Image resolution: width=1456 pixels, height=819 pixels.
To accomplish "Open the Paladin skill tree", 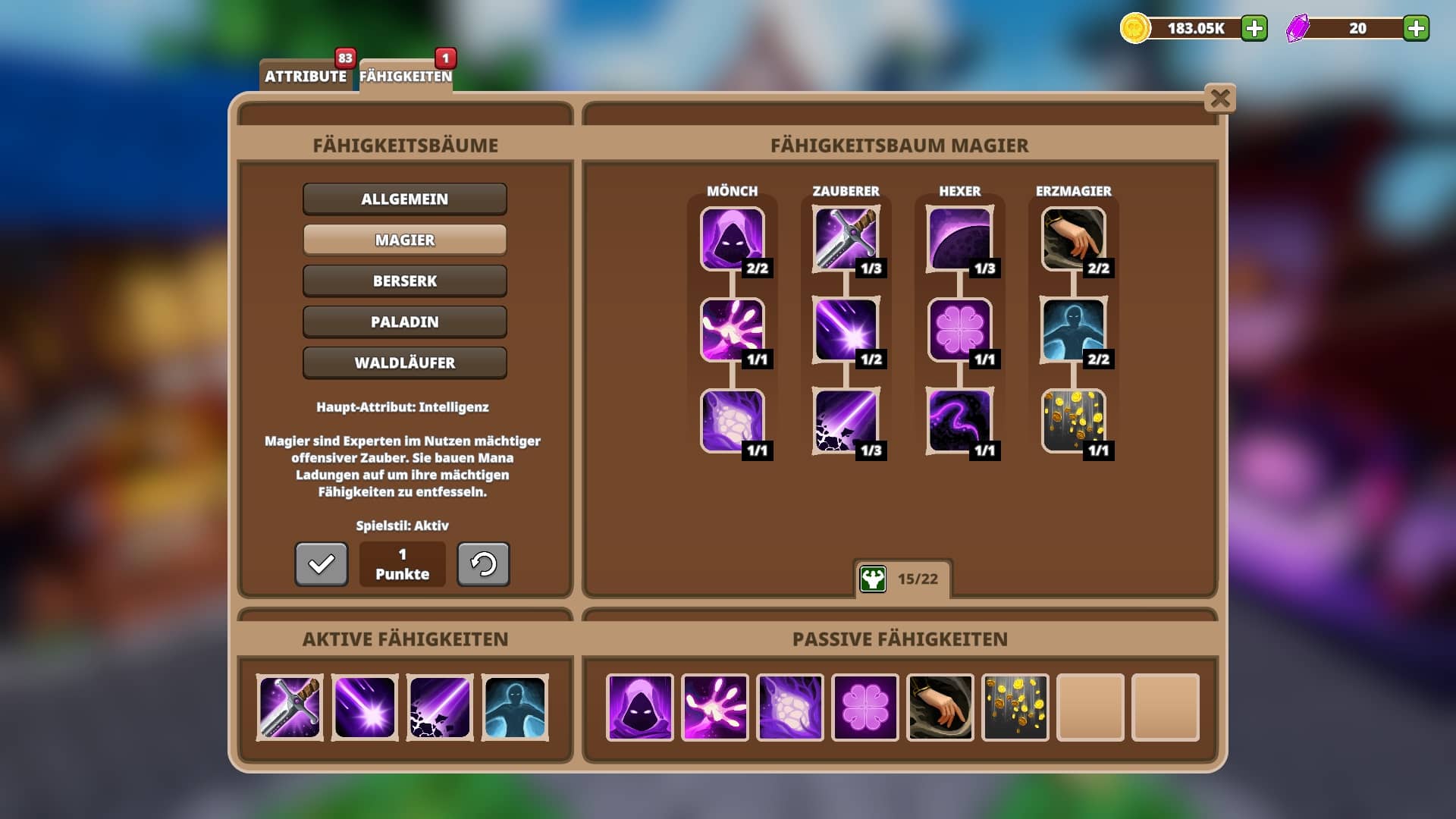I will (x=404, y=322).
